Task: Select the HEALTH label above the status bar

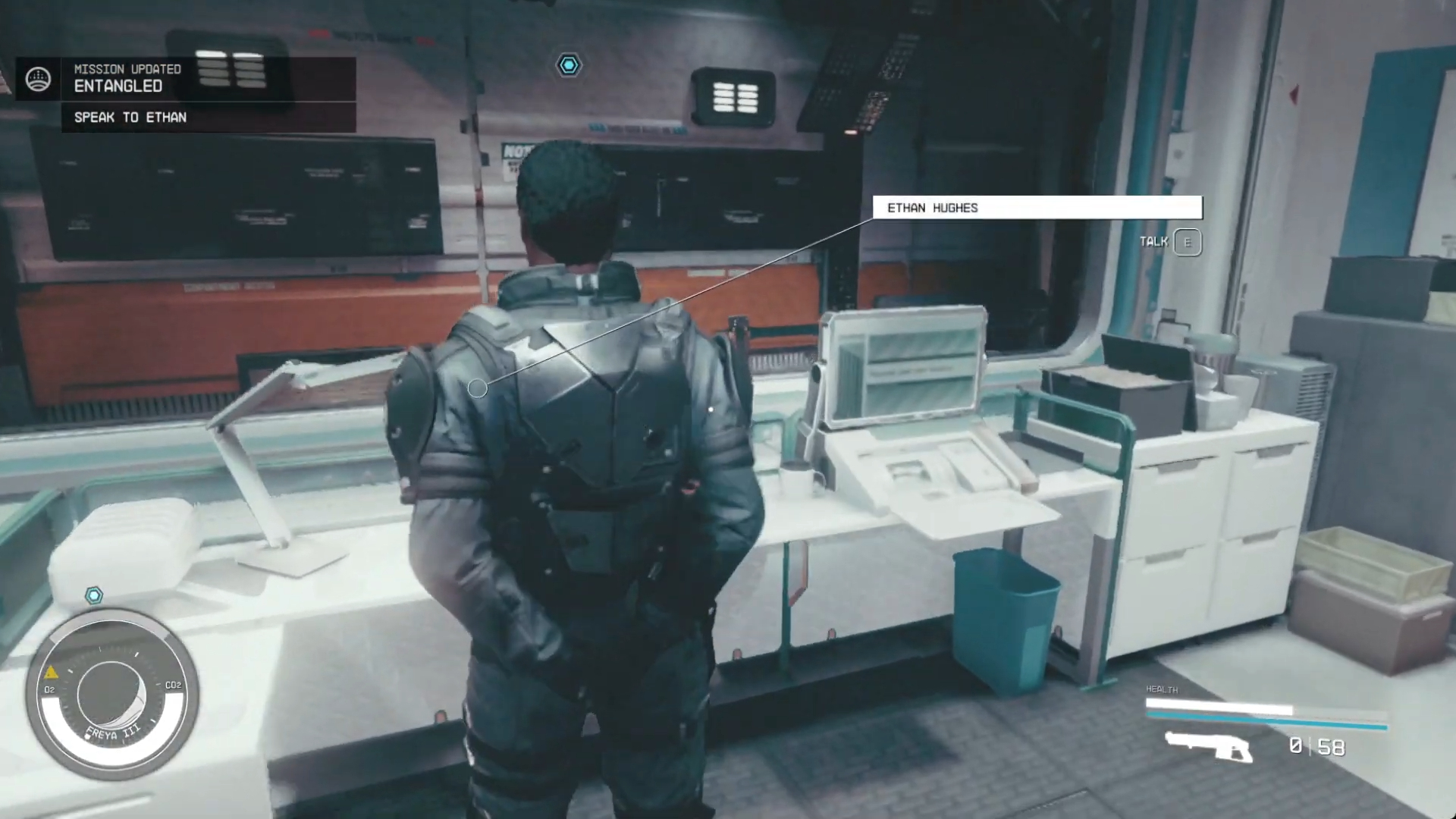Action: (1160, 690)
